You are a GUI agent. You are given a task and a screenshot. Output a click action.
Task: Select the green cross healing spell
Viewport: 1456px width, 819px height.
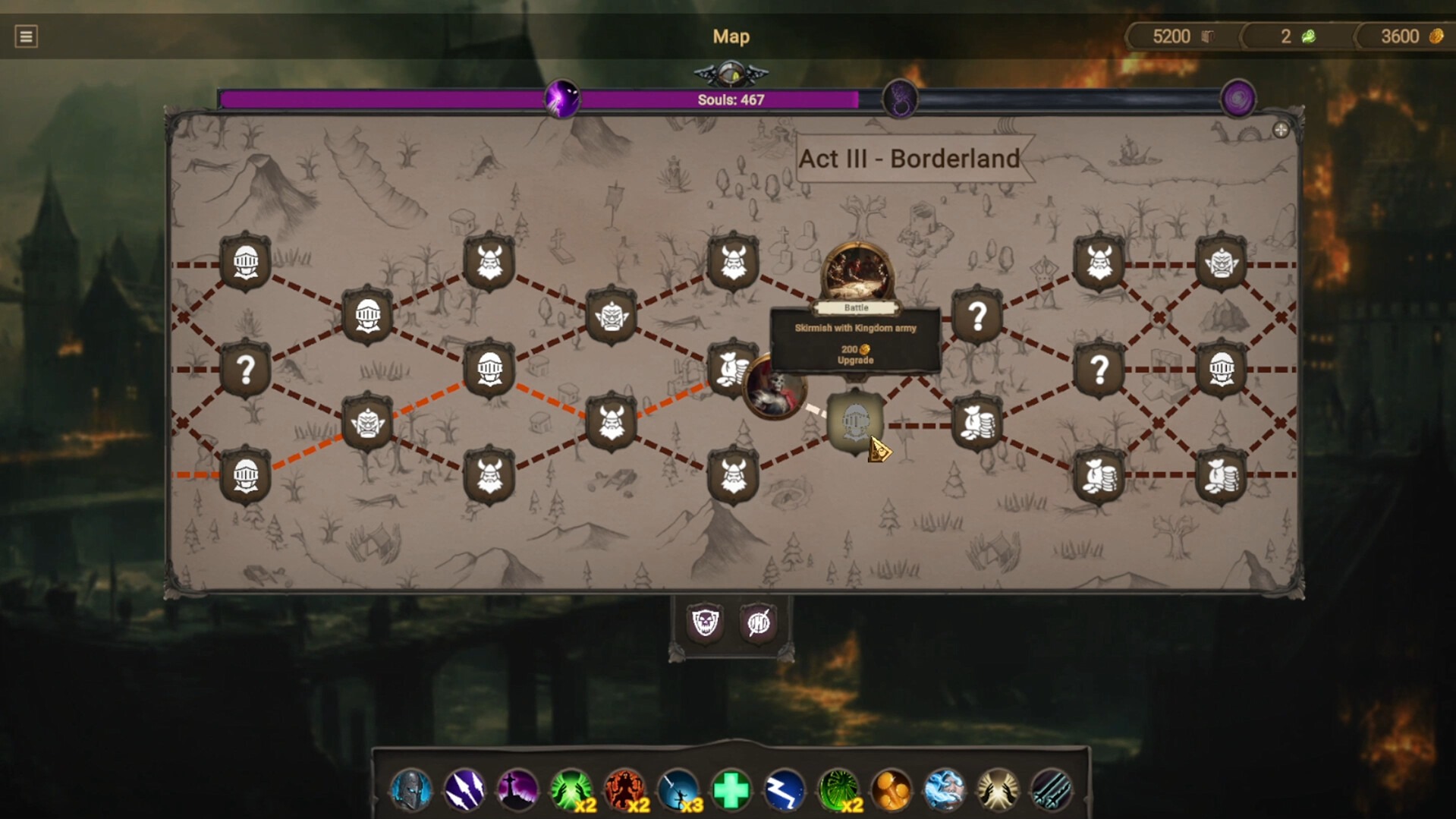(x=732, y=789)
